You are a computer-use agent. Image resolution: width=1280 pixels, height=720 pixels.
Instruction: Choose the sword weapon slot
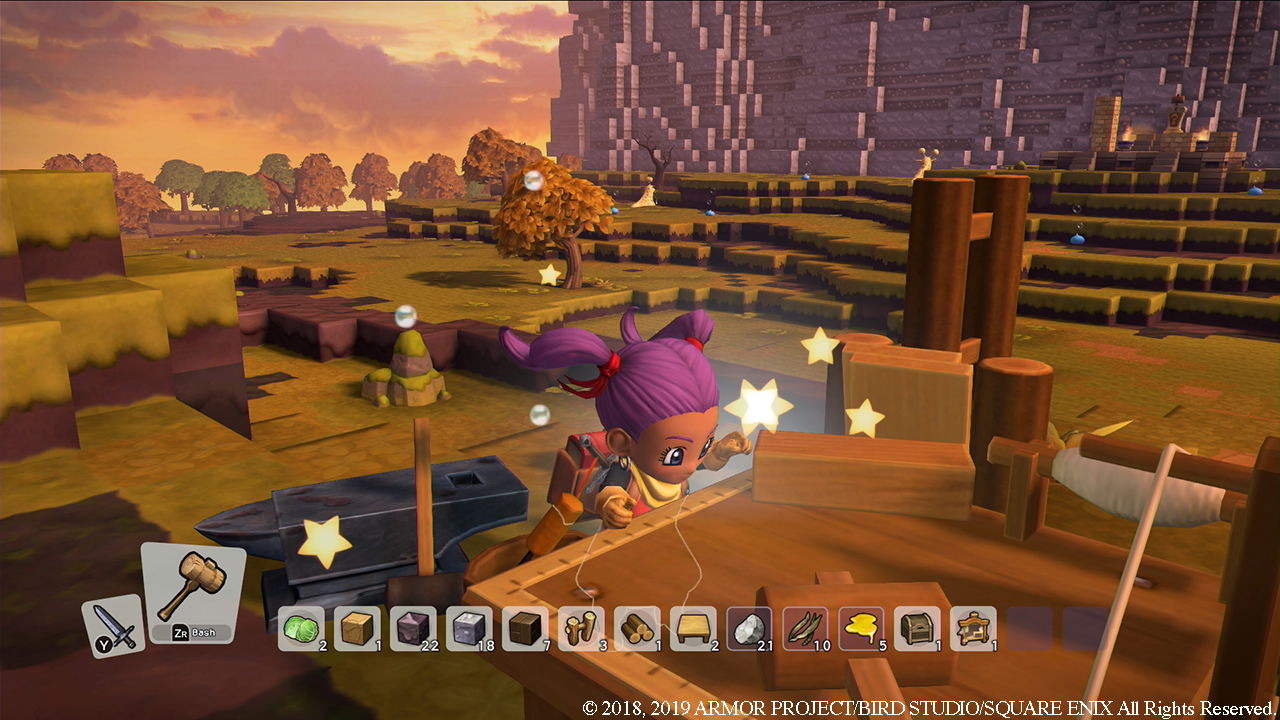(x=114, y=625)
